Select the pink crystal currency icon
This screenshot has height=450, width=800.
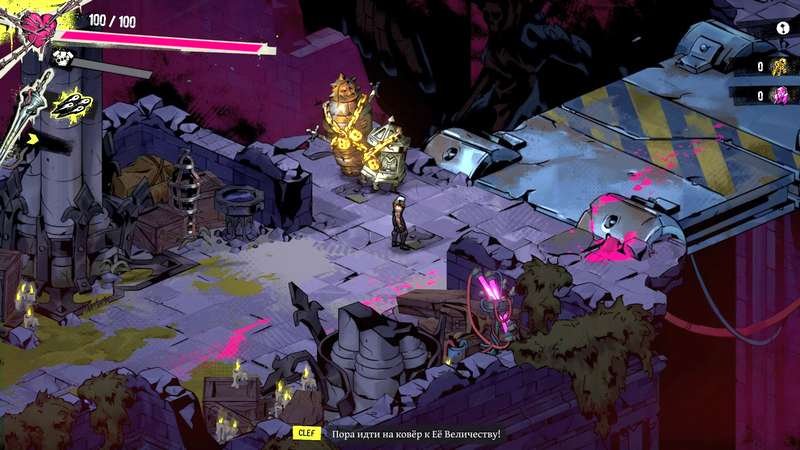coord(777,95)
